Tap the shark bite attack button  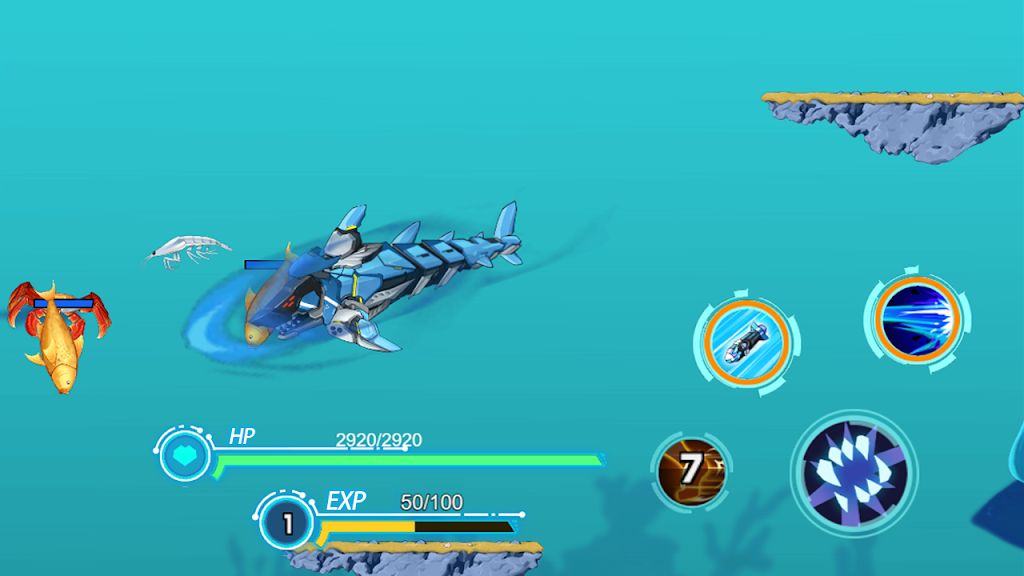pos(853,471)
